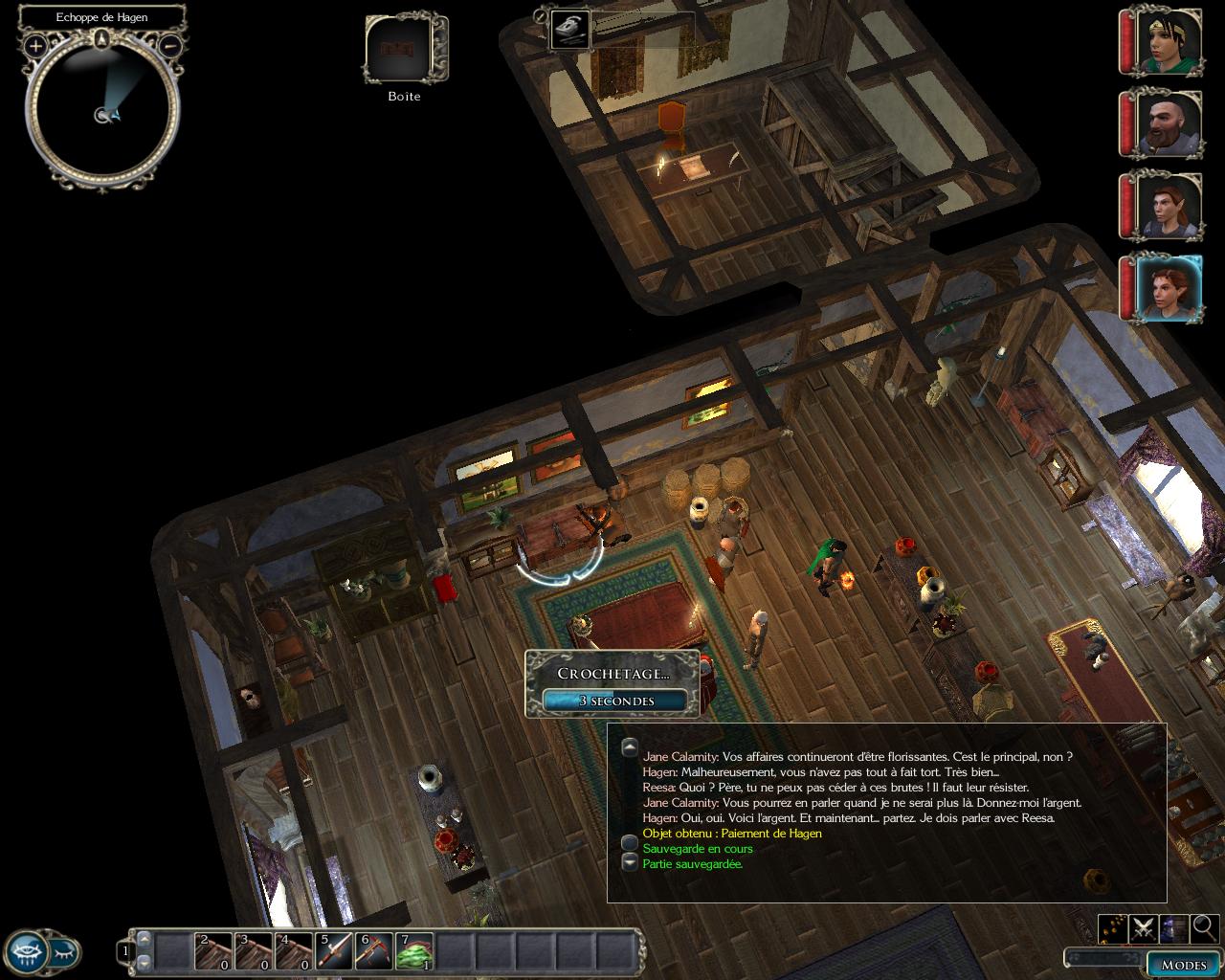Activate the magnifying glass search mode

click(x=1204, y=927)
